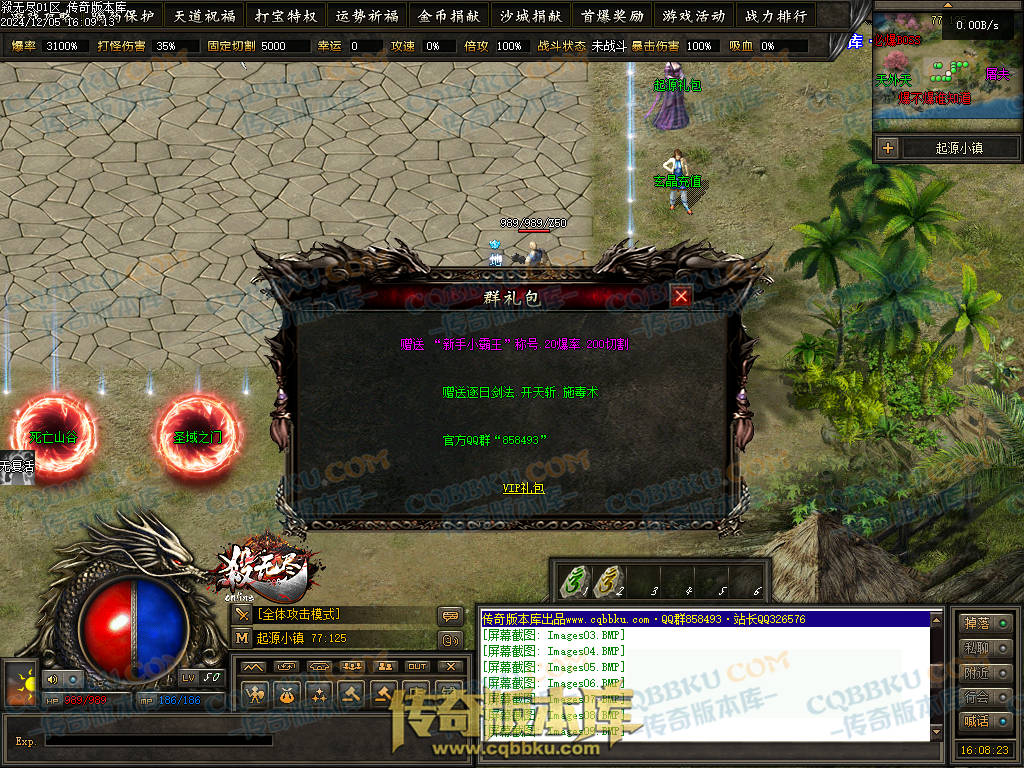The image size is (1024, 768).
Task: Use the yellow rune in hotbar slot 2
Action: pyautogui.click(x=606, y=580)
